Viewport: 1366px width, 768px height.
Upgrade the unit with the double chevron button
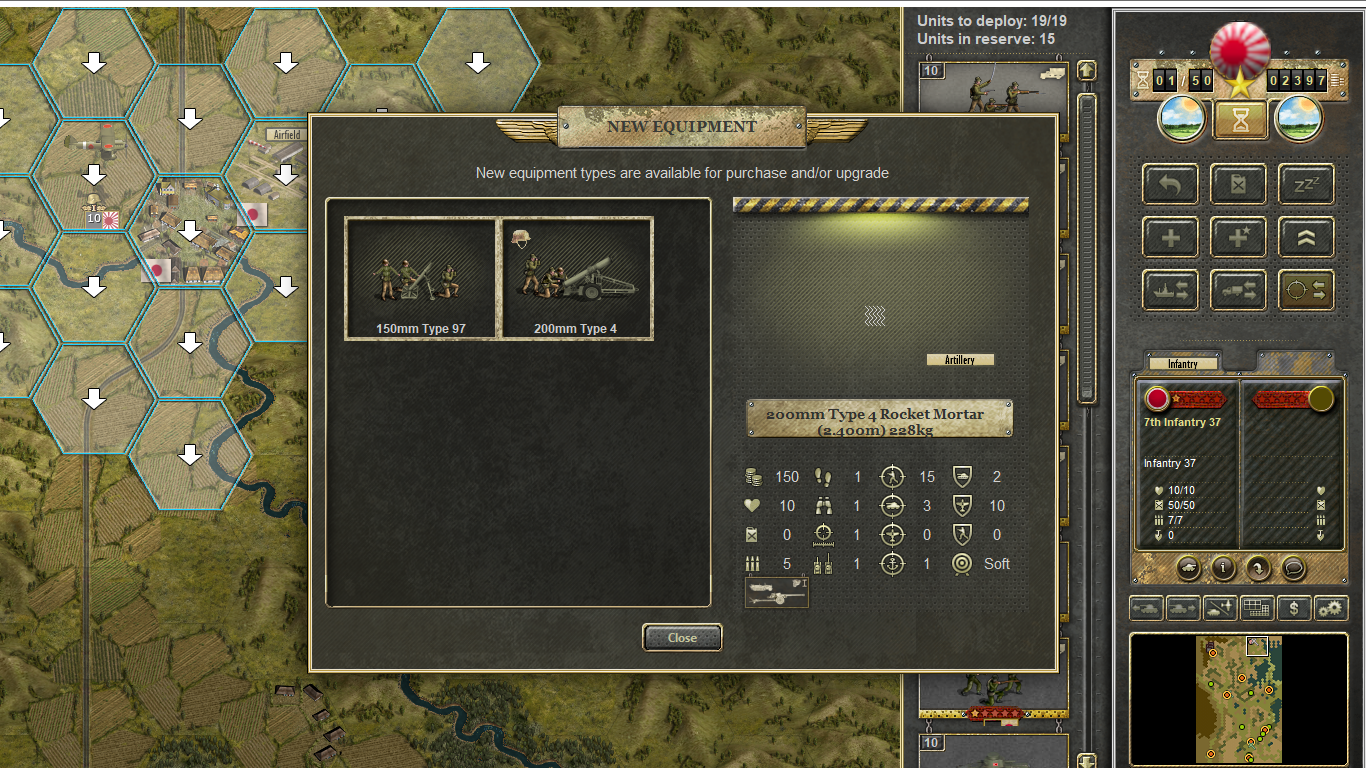point(1306,238)
